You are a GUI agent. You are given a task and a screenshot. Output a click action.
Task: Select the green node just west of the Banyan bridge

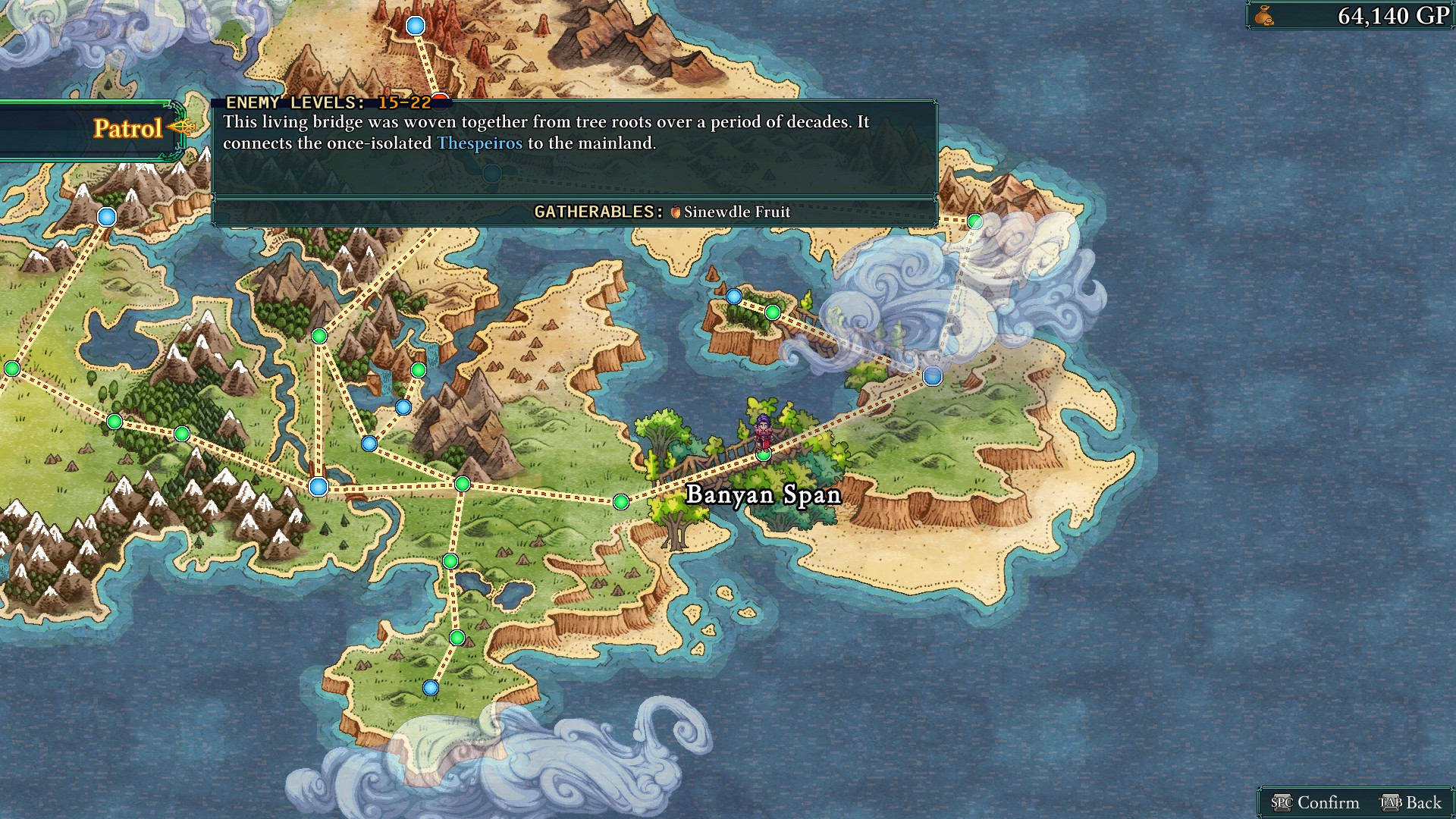coord(621,501)
